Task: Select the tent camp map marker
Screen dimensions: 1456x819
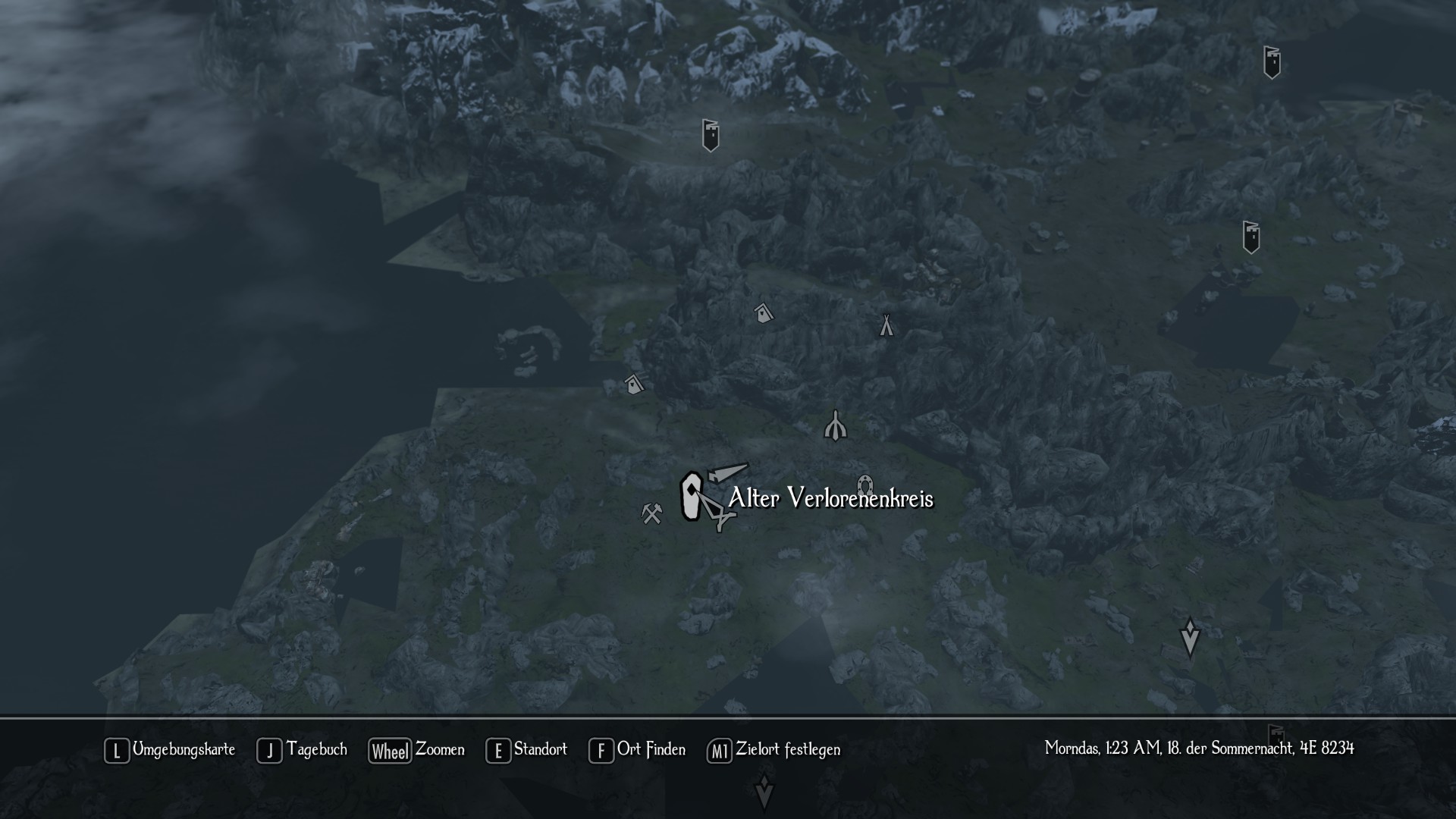Action: (886, 325)
